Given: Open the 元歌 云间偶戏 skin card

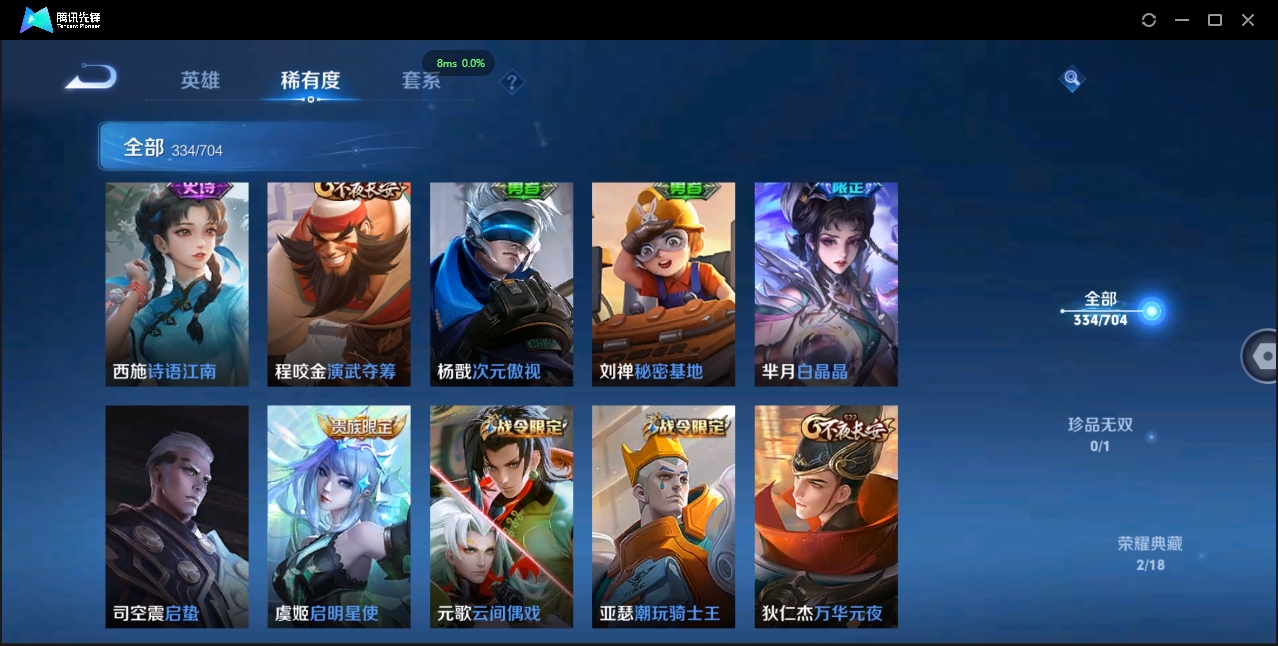Looking at the screenshot, I should tap(501, 516).
